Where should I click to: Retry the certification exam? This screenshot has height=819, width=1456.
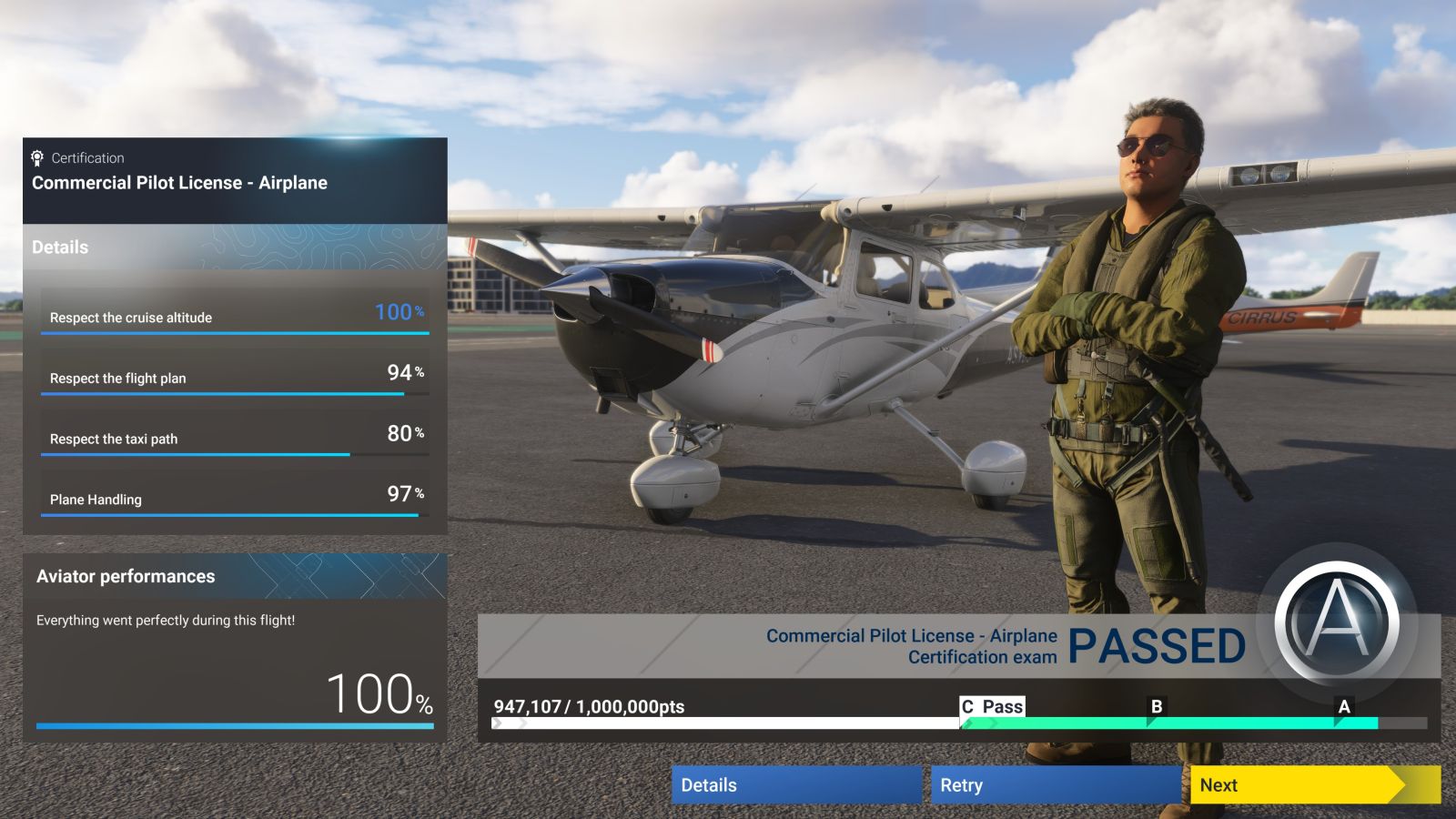[1055, 784]
